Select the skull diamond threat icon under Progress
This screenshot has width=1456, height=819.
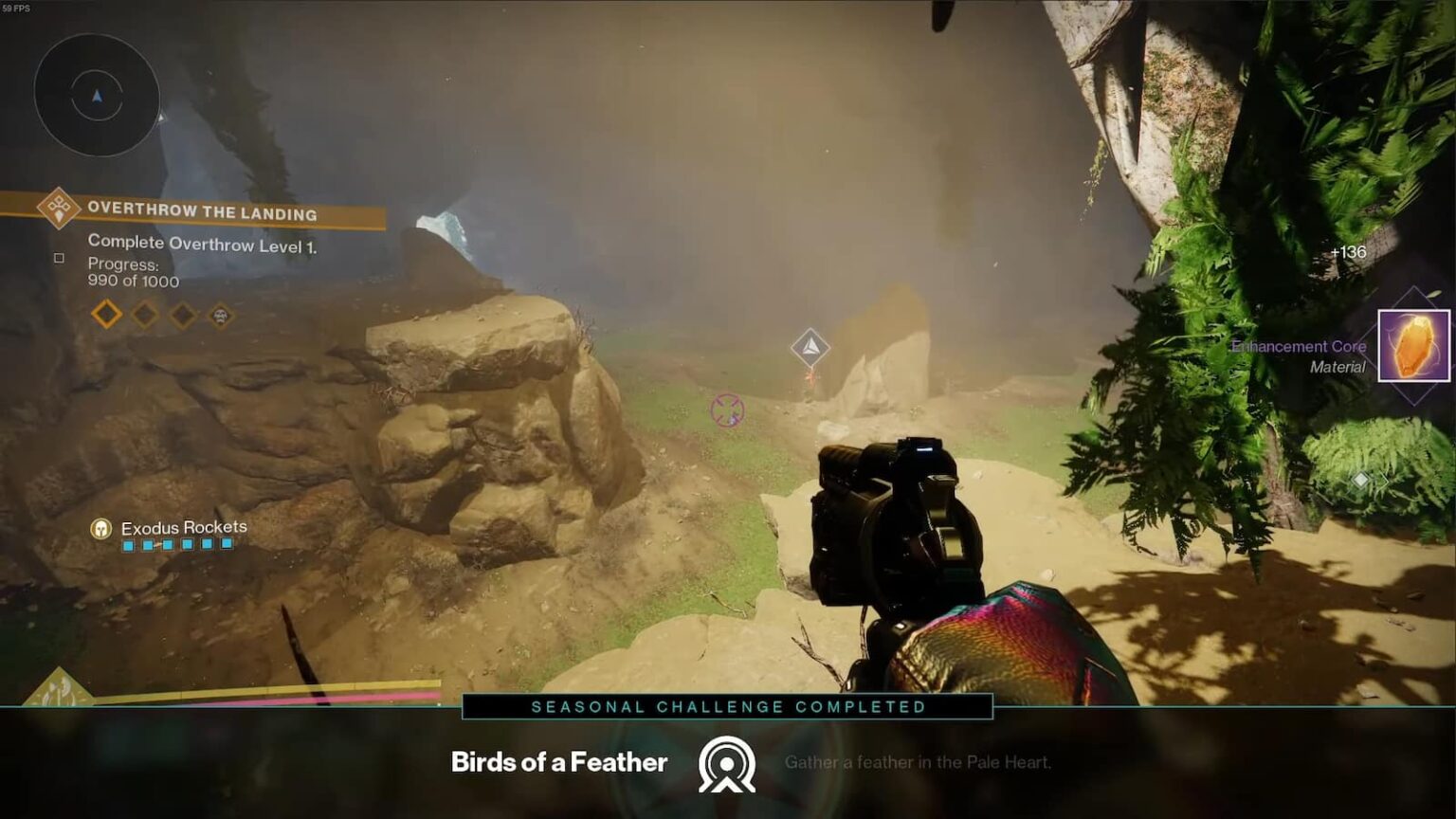click(219, 314)
